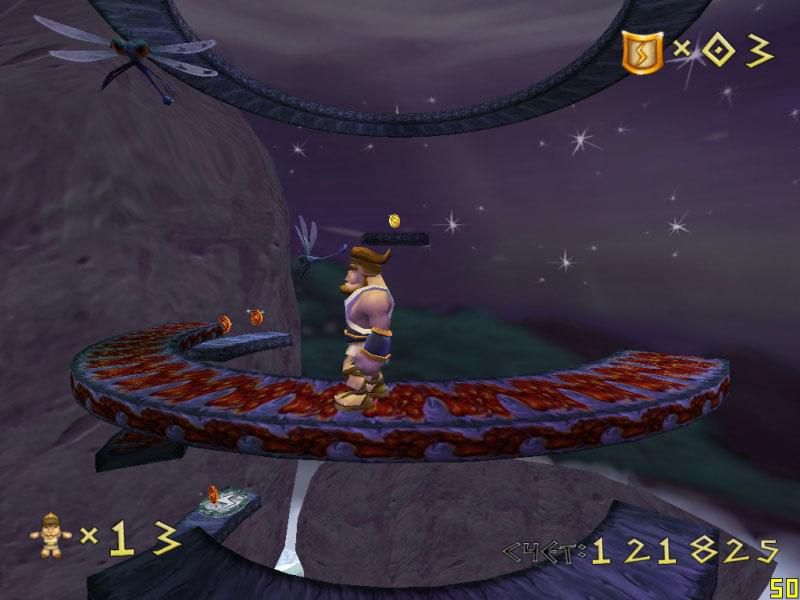The width and height of the screenshot is (800, 600).
Task: Select the hero lives figure icon
Action: (49, 536)
